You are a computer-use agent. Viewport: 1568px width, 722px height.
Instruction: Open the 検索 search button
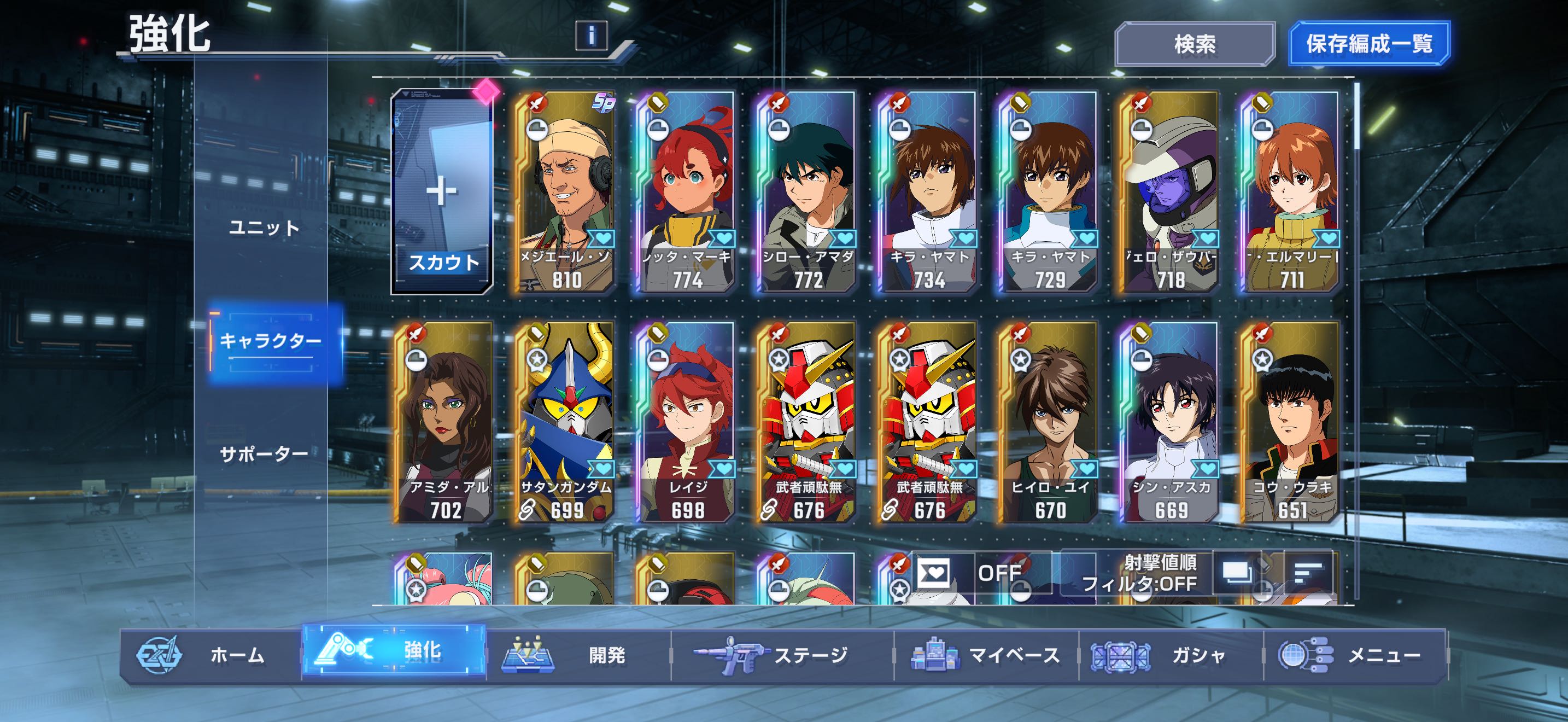[1194, 44]
